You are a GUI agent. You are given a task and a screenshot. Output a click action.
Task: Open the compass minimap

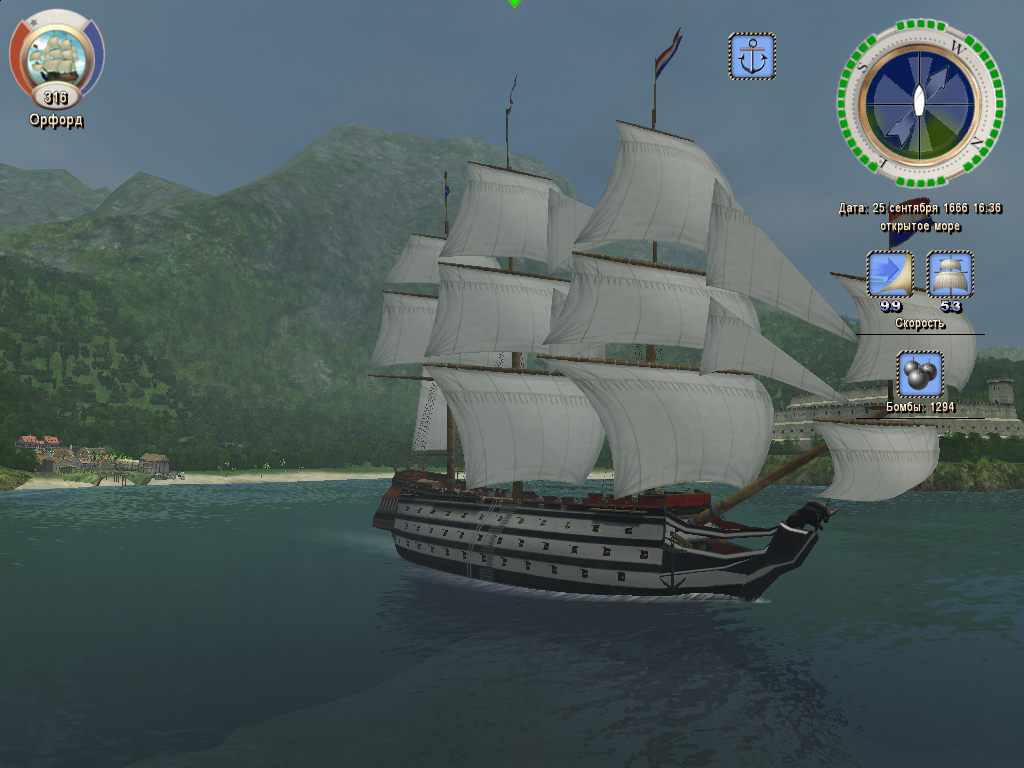919,102
